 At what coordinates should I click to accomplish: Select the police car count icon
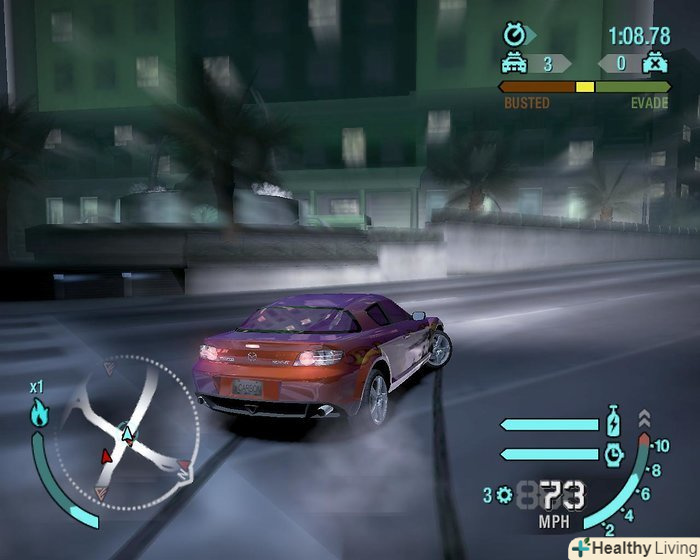515,65
